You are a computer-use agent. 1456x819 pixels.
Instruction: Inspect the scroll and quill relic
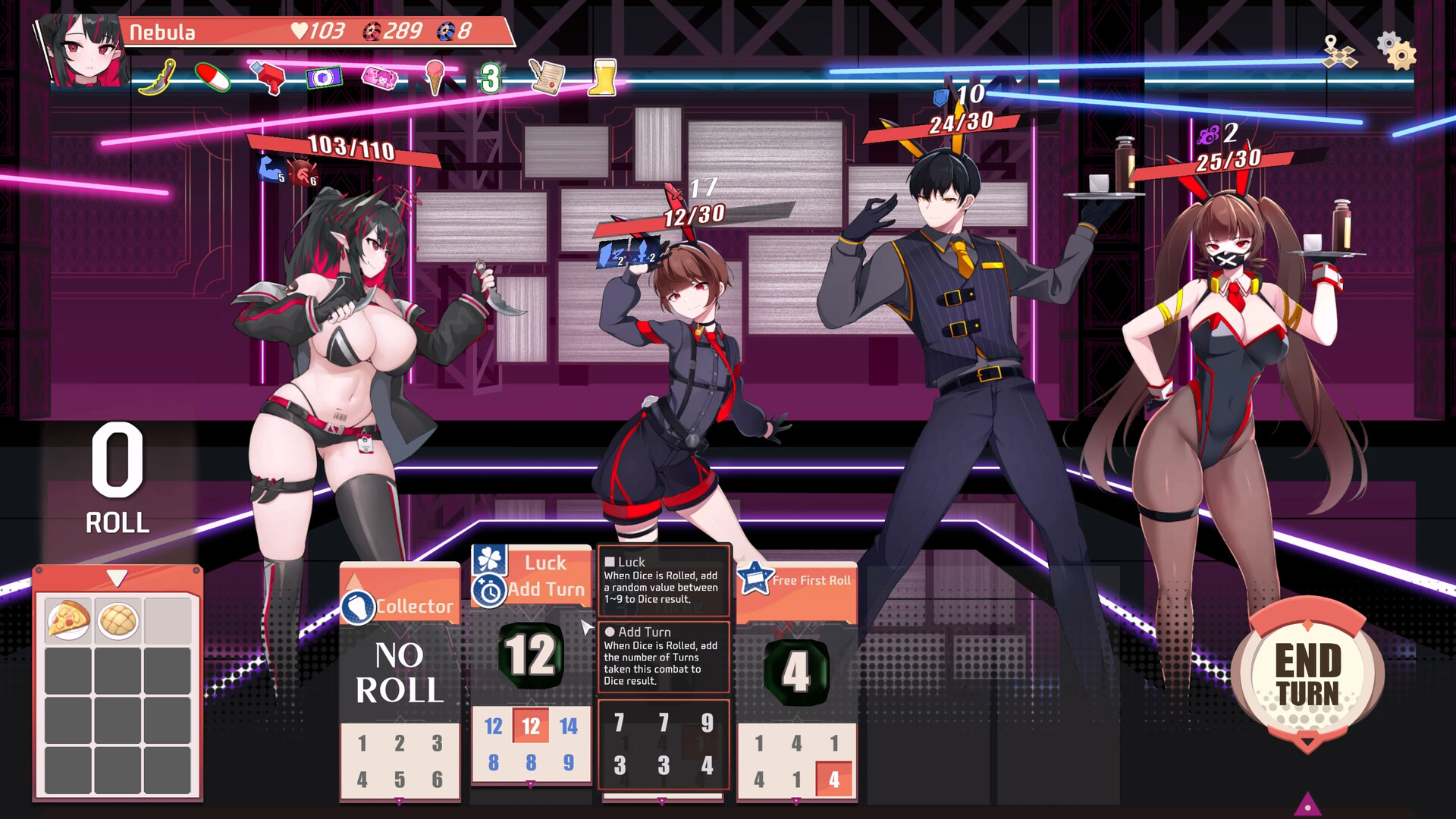547,77
